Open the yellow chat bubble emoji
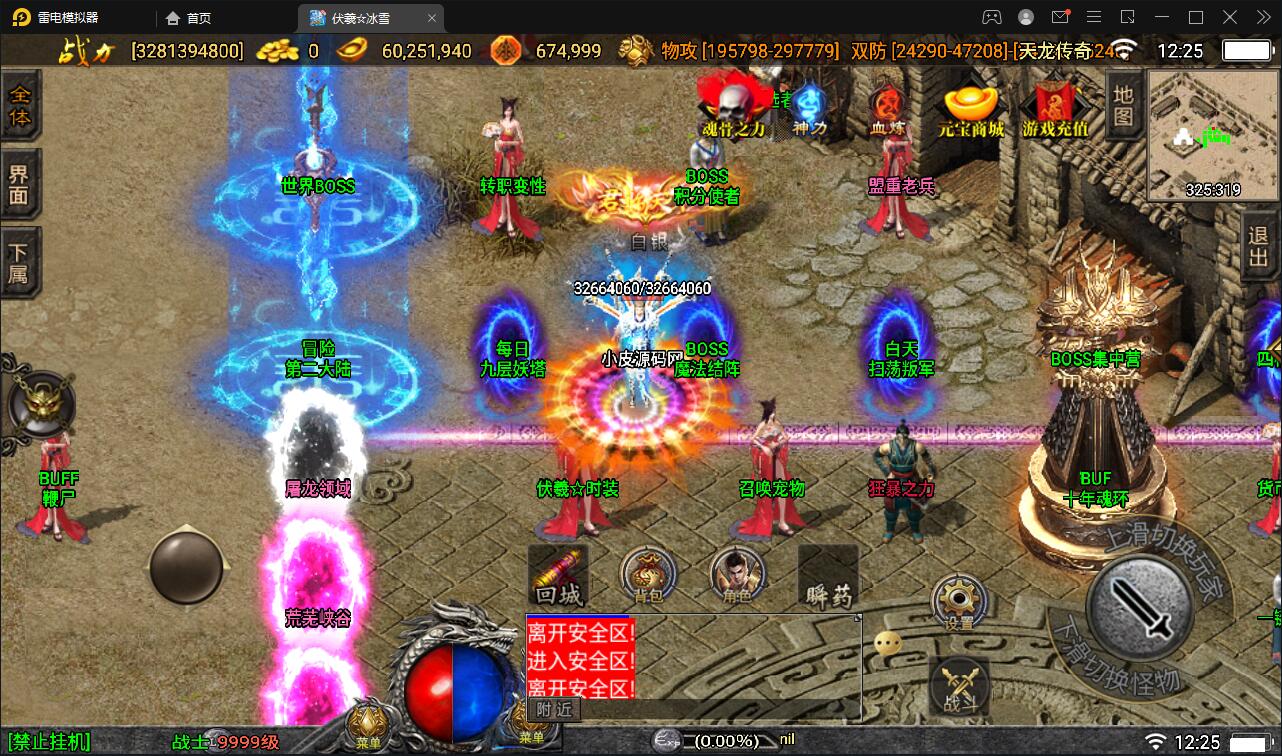 pos(888,644)
